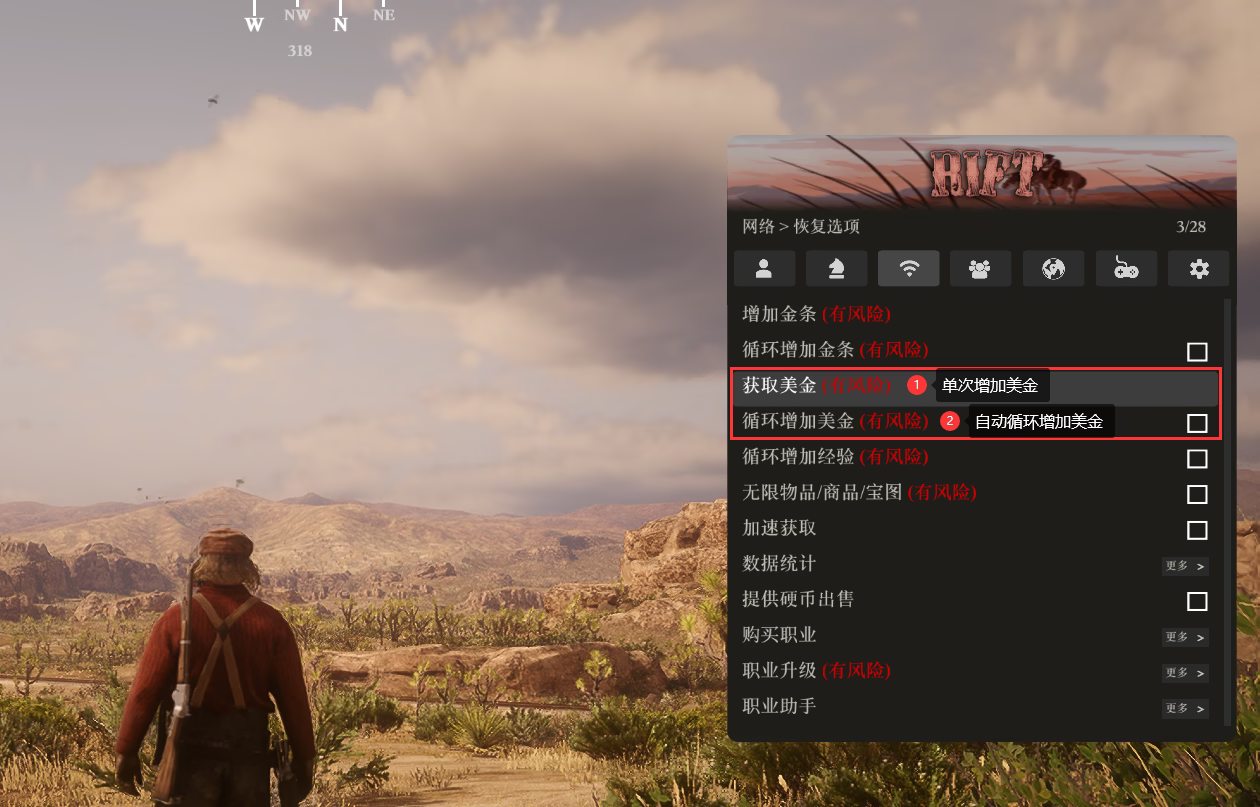
Task: Toggle the 循环增加金条 checkbox
Action: point(1197,352)
